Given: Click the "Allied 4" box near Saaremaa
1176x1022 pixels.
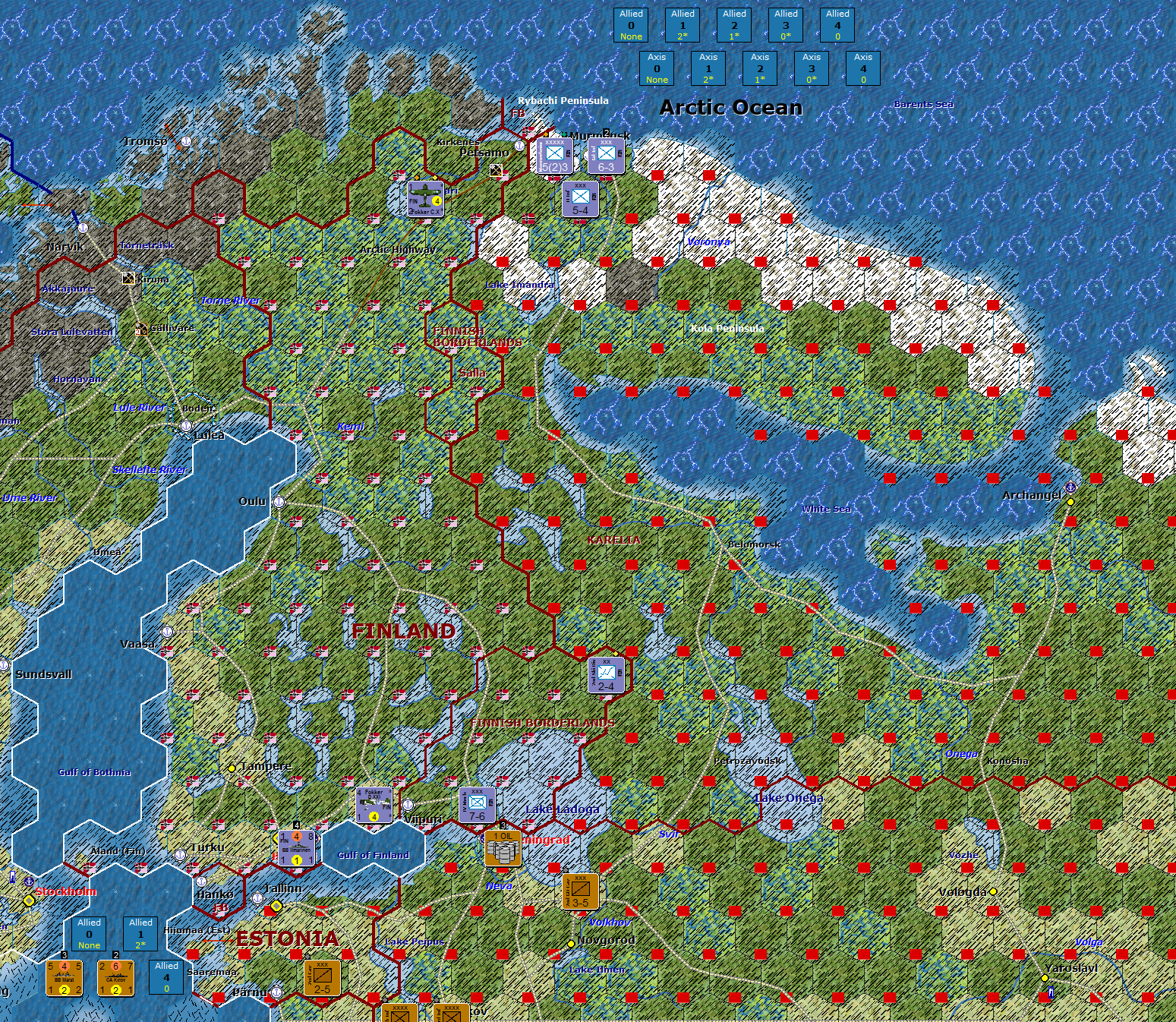Looking at the screenshot, I should click(166, 978).
